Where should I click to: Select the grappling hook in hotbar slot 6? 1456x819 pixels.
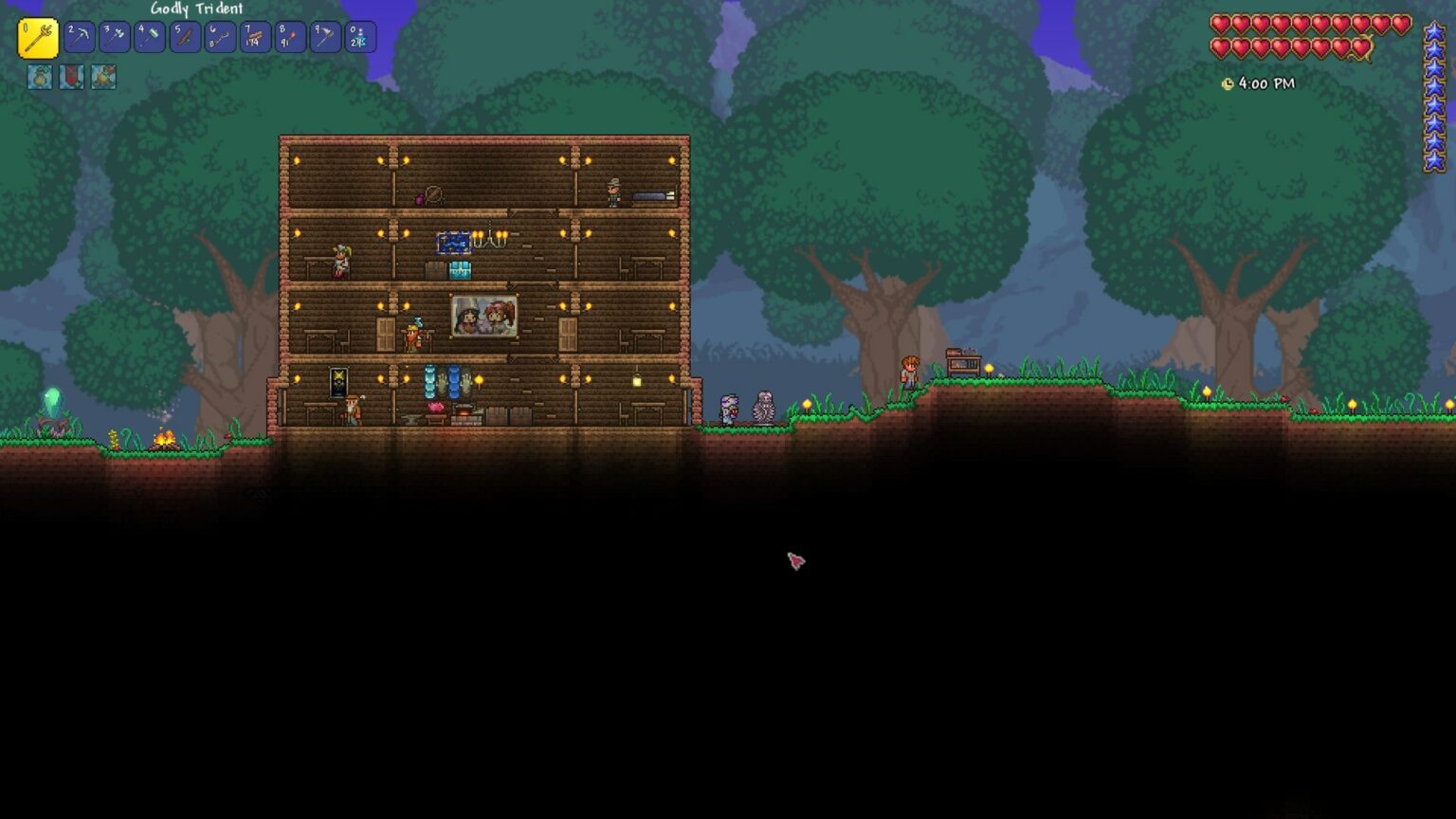tap(218, 37)
